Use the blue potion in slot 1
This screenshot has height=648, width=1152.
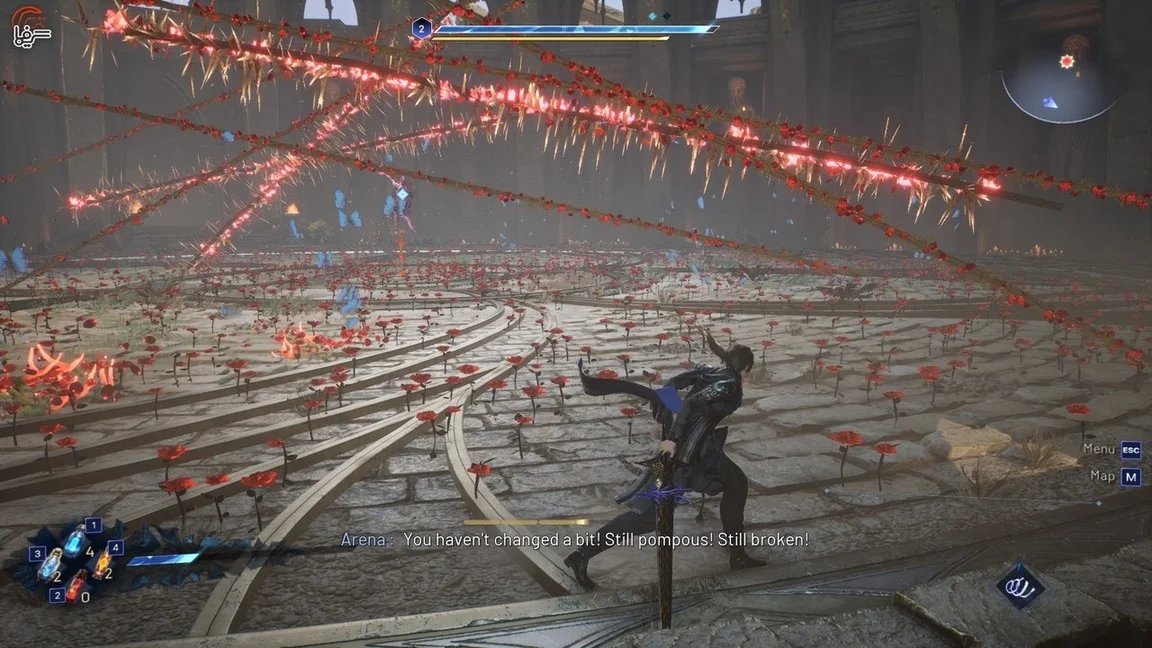pyautogui.click(x=76, y=542)
